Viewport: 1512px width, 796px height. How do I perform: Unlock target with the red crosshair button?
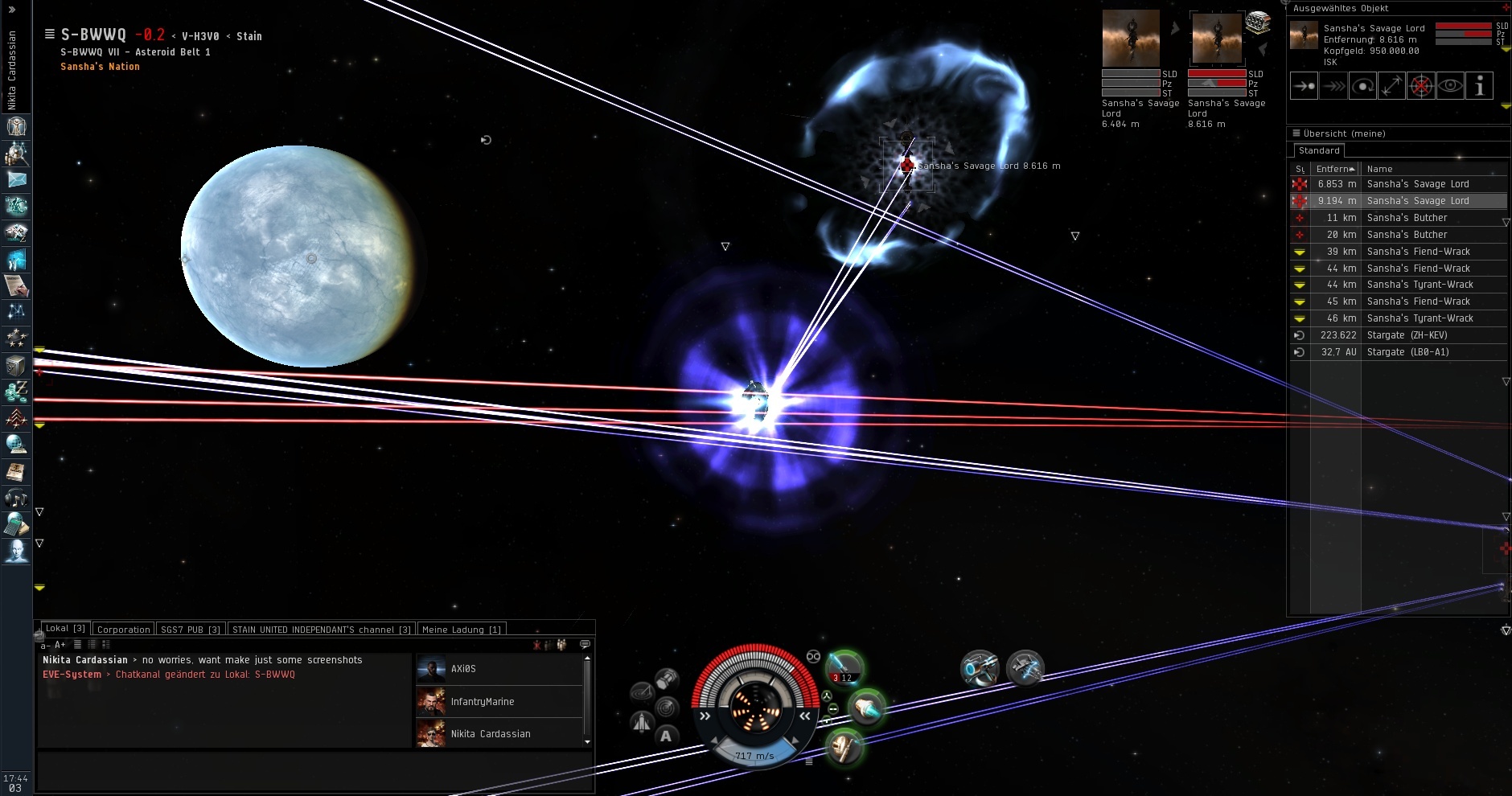pyautogui.click(x=1421, y=86)
